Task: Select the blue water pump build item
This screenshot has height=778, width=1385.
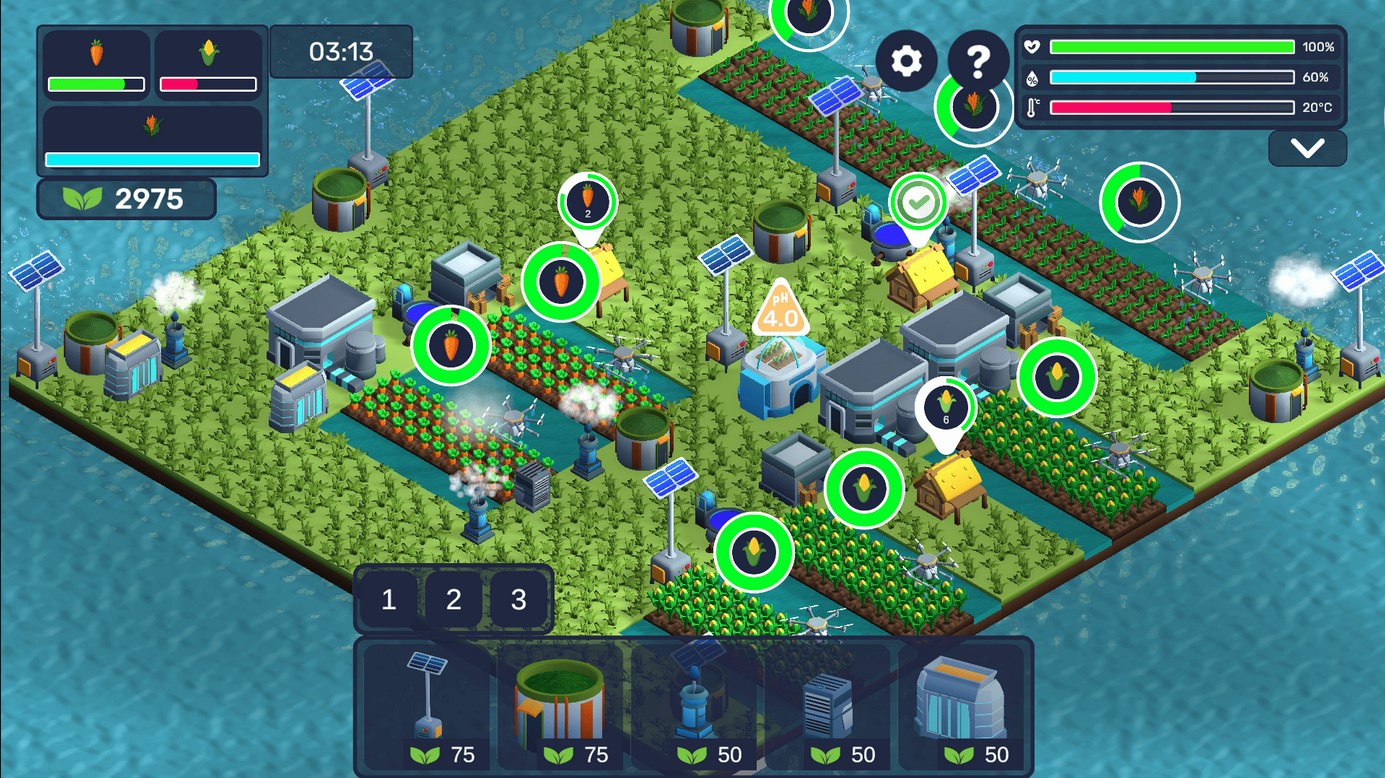Action: pos(696,706)
